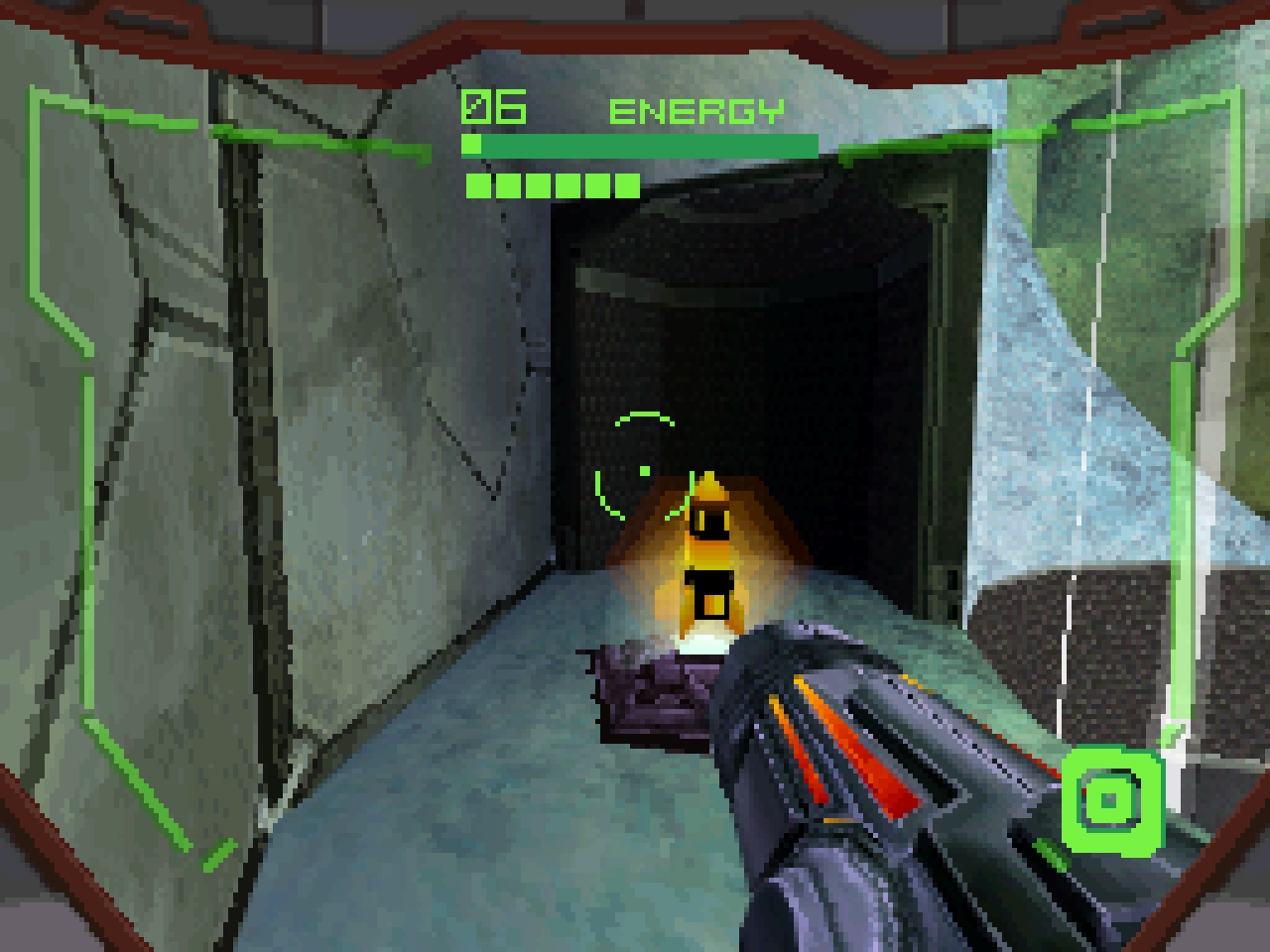The width and height of the screenshot is (1270, 952).
Task: Click the ENERGY label
Action: (698, 109)
